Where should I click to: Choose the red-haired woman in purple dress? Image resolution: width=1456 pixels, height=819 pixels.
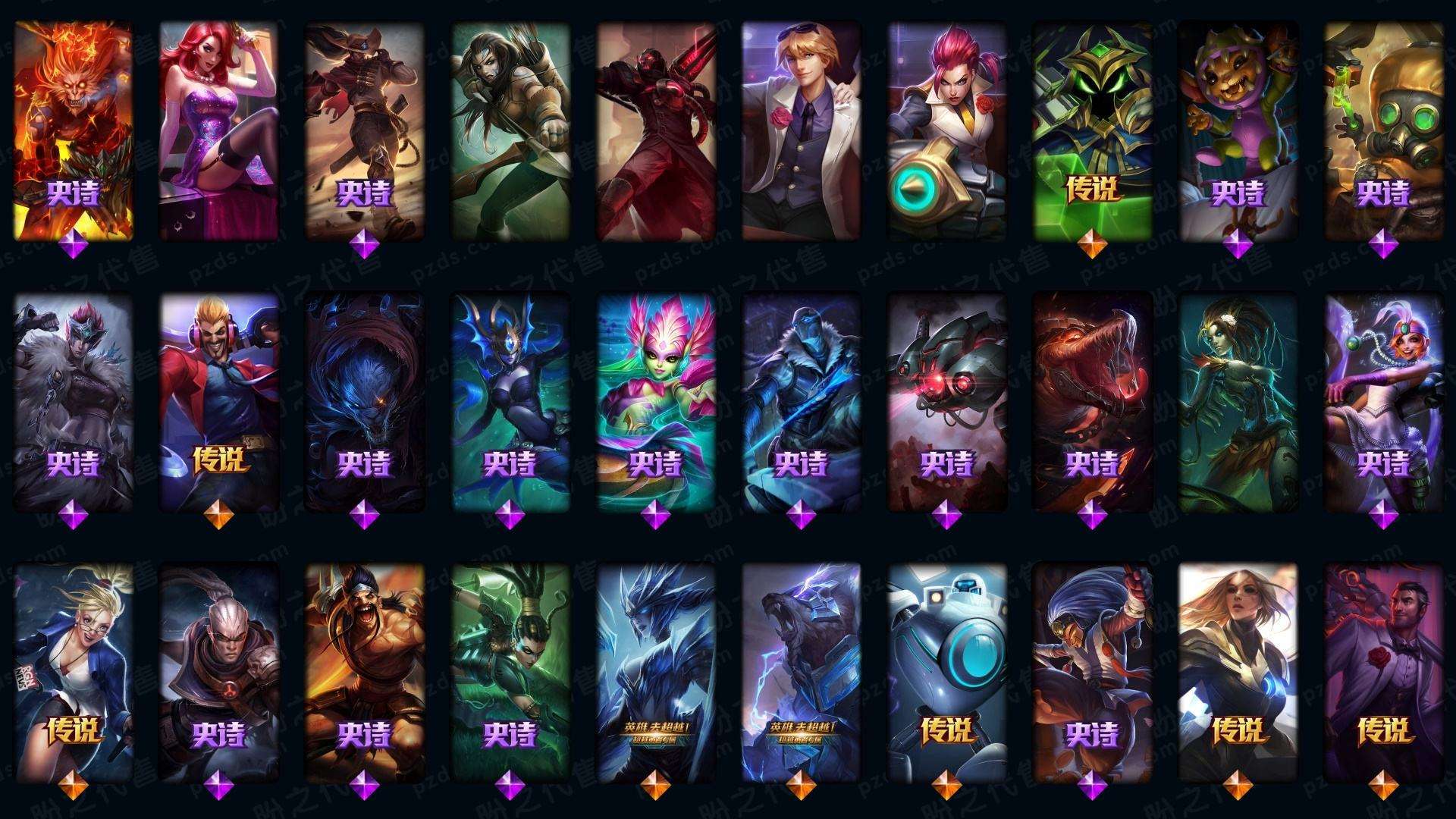(218, 130)
